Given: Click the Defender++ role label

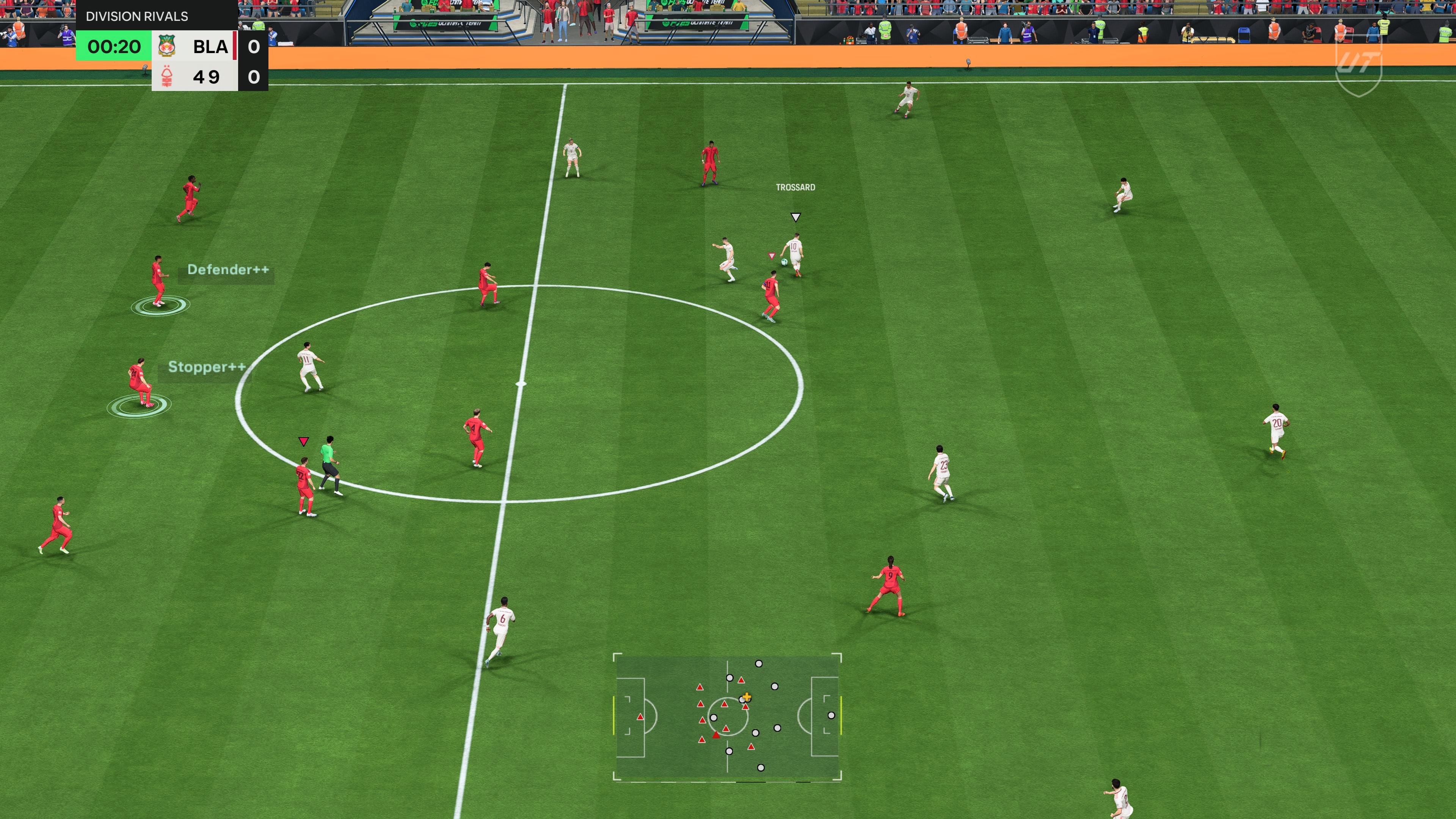Looking at the screenshot, I should 228,270.
